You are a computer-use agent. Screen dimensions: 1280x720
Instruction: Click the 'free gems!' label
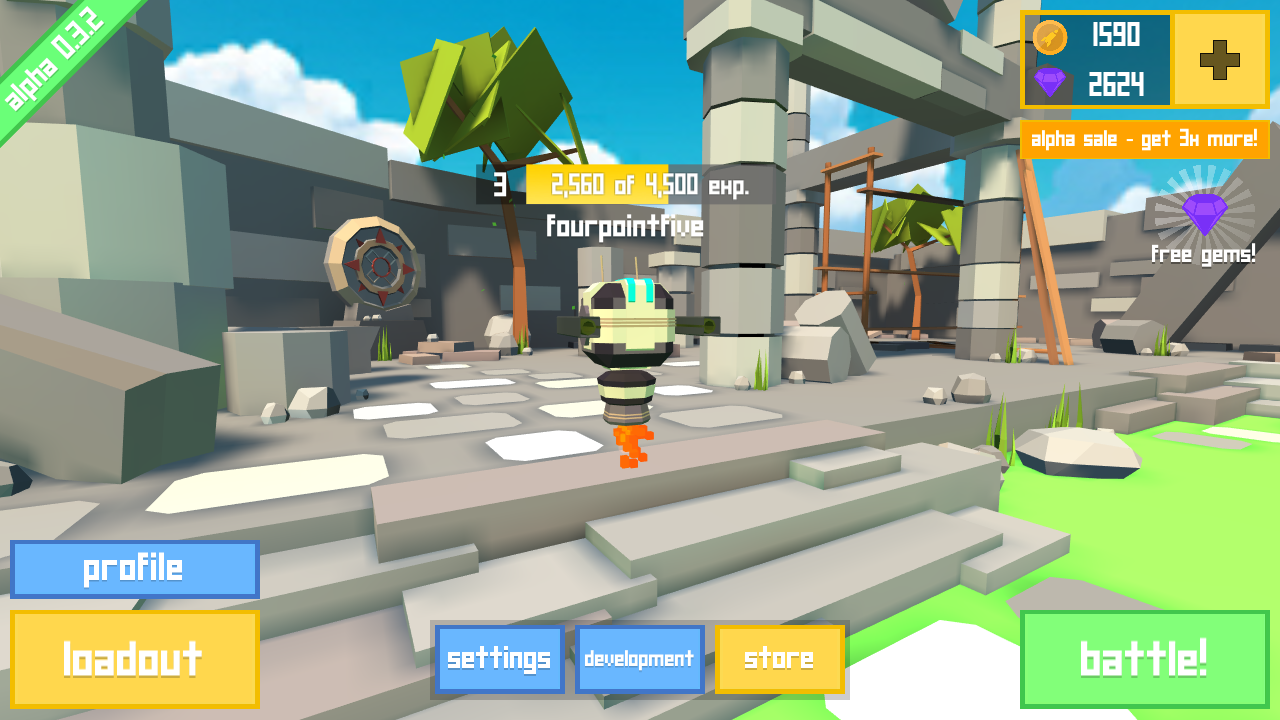click(x=1204, y=254)
